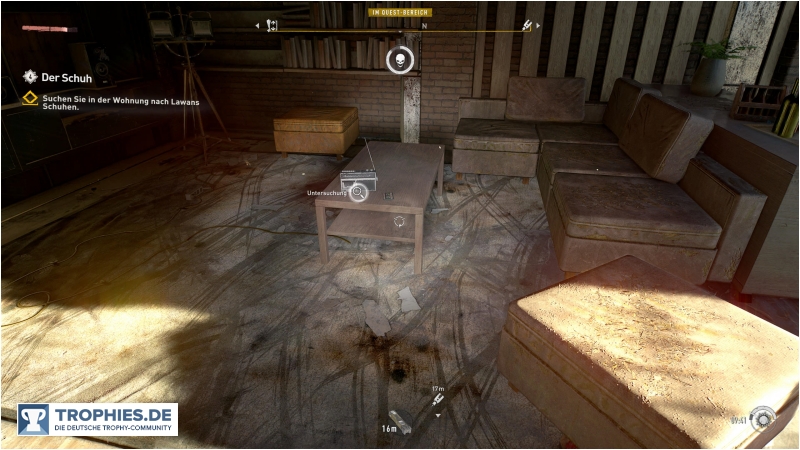Click the IM QUEST-BEREICH banner
Screen dimensions: 800x450
tap(399, 12)
